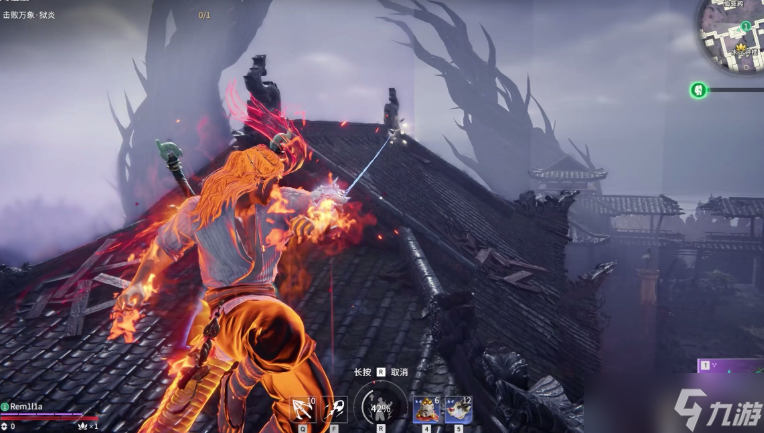Viewport: 764px width, 433px height.
Task: Select the arrow weapon skill slot
Action: 303,409
